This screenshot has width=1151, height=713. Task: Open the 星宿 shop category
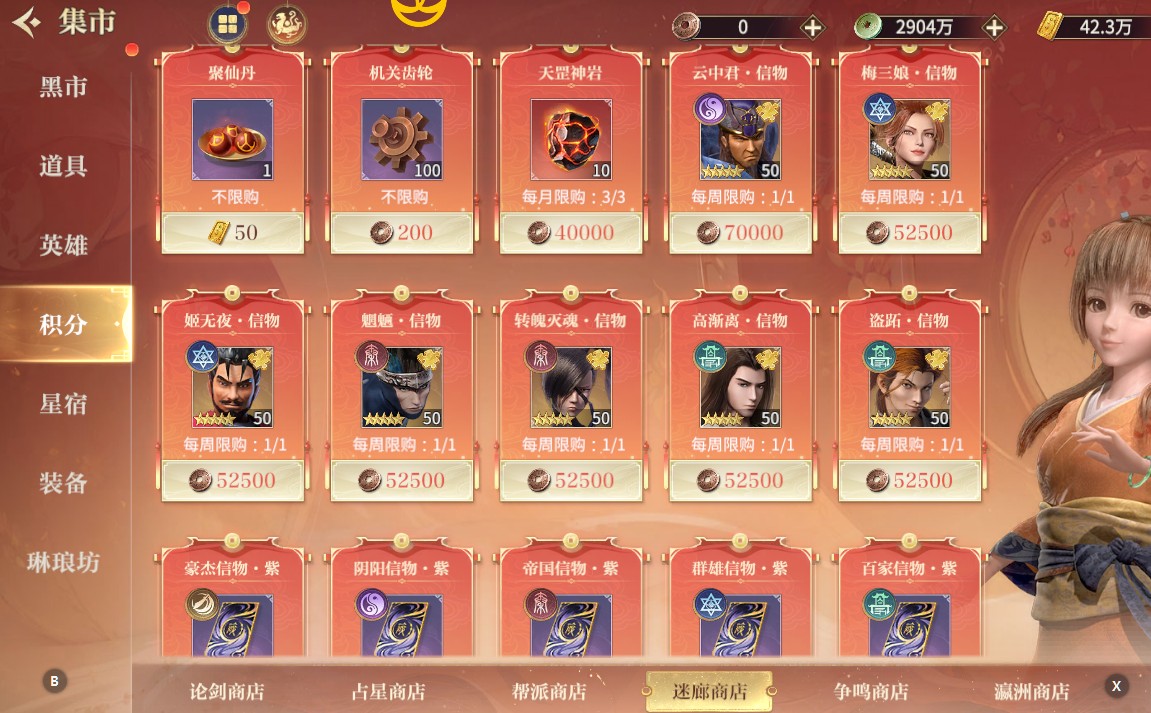point(63,404)
